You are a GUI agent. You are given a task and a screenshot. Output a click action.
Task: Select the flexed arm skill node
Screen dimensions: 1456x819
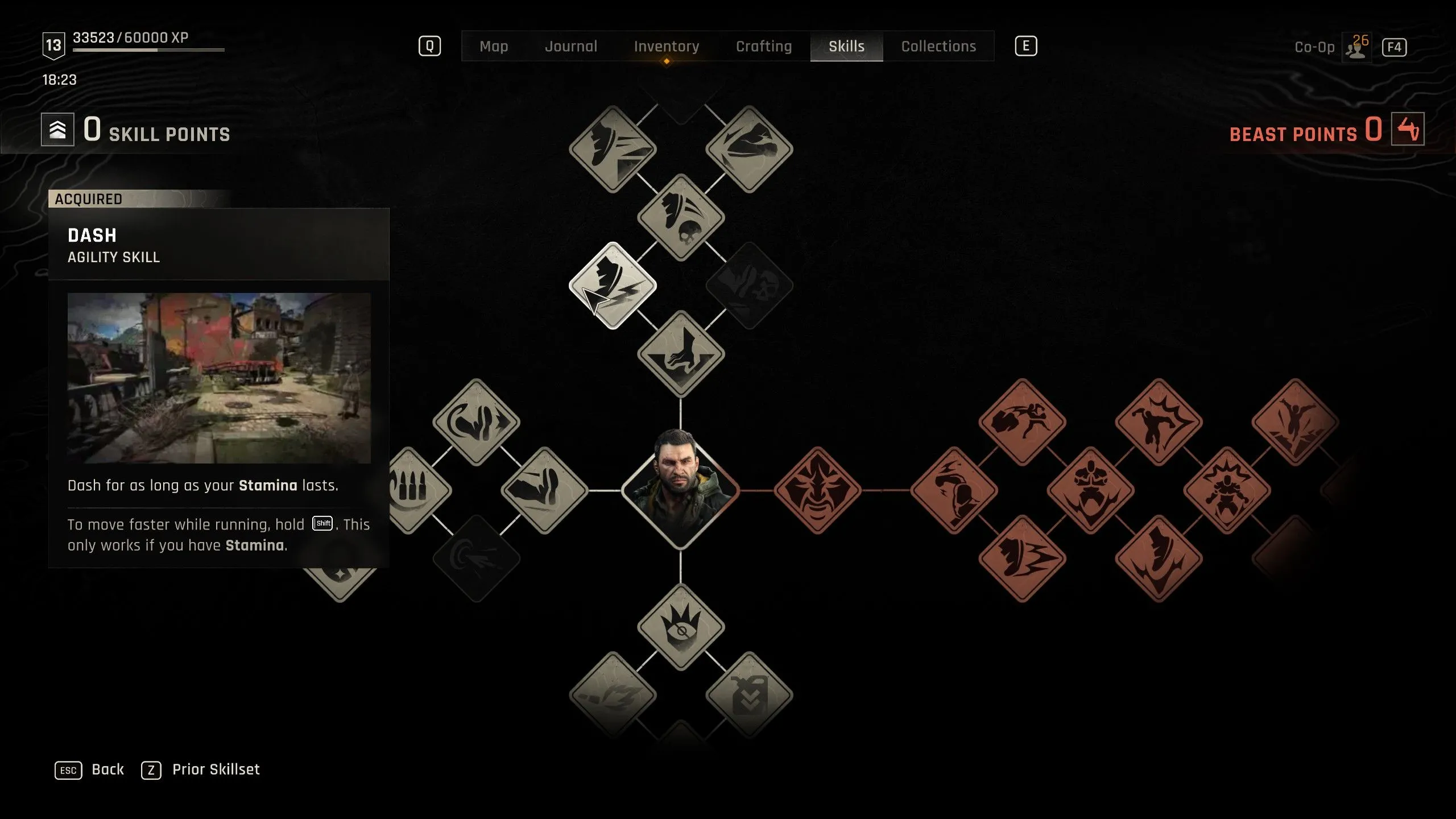pos(544,490)
